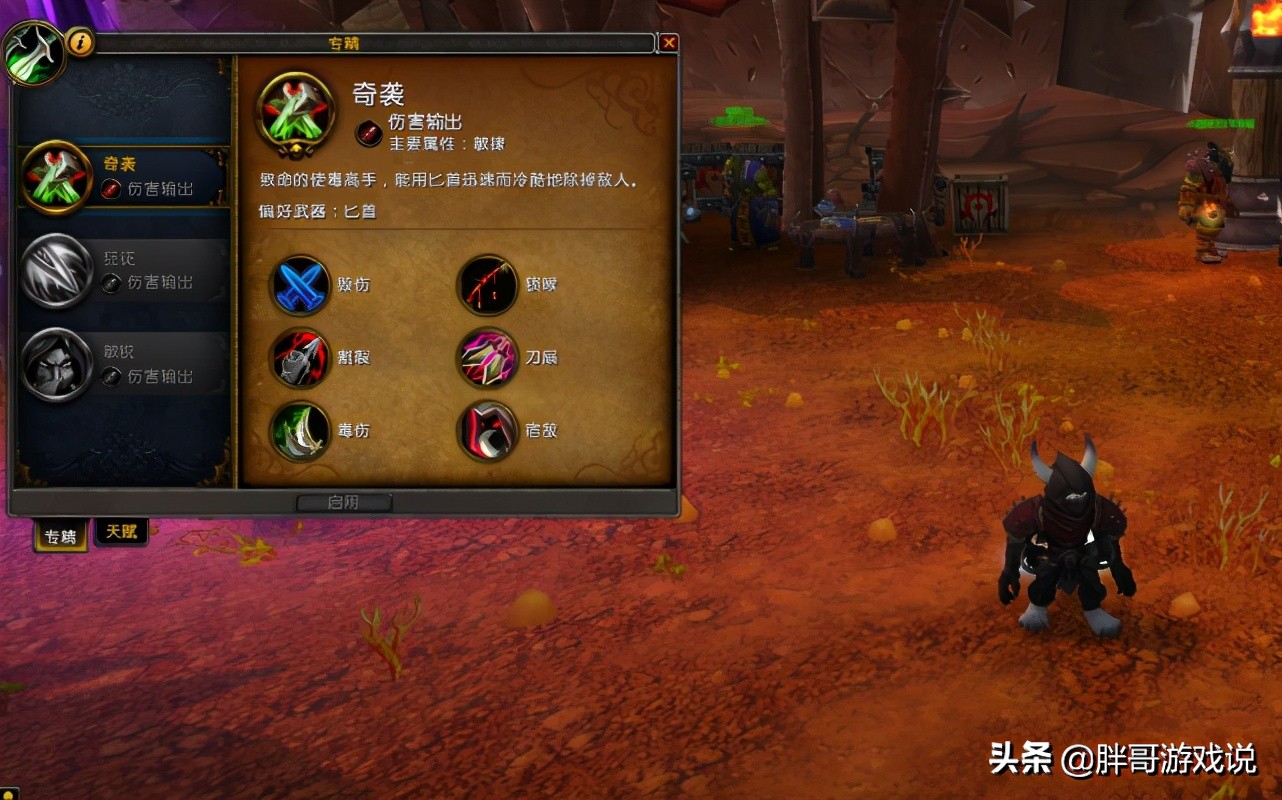Close the 专精 window with the red X

pyautogui.click(x=669, y=42)
